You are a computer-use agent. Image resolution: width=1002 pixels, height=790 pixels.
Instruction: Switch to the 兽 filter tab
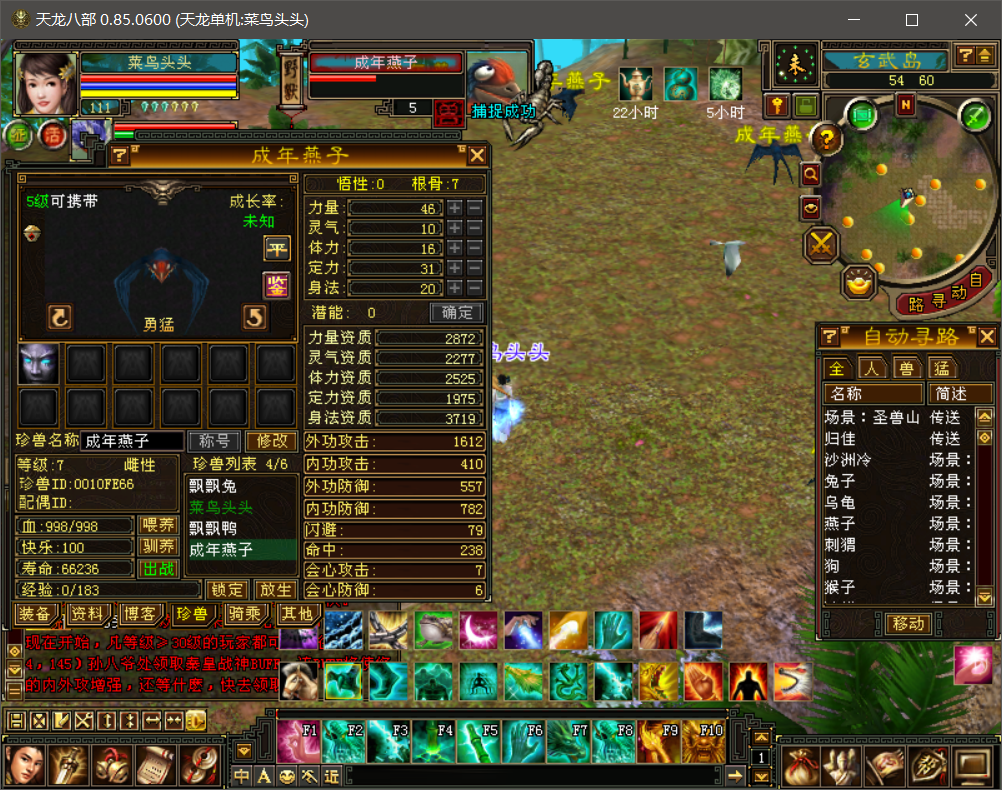click(x=906, y=368)
